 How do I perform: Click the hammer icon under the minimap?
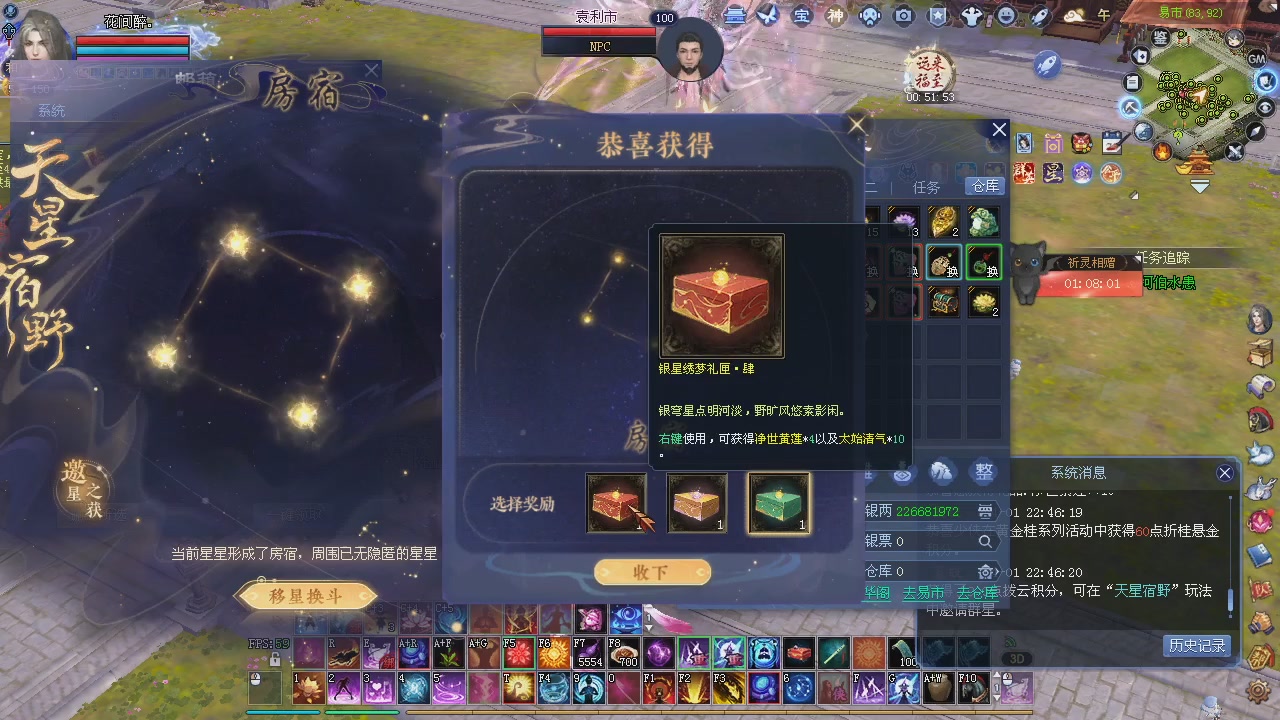tap(1129, 105)
